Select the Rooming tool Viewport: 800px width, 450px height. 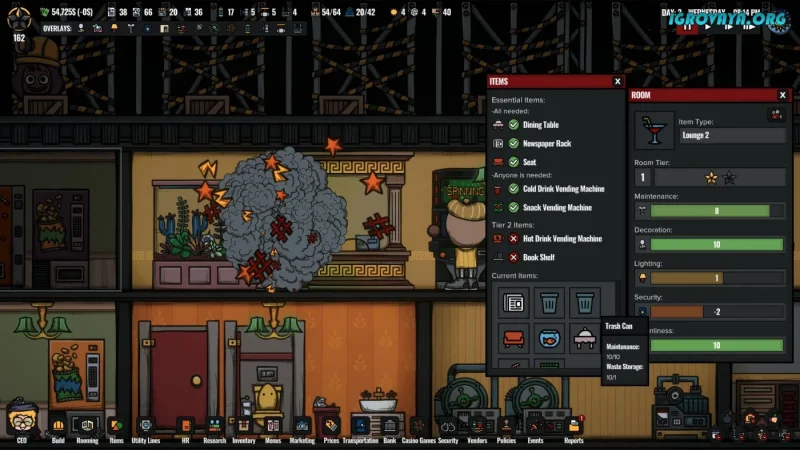[87, 425]
